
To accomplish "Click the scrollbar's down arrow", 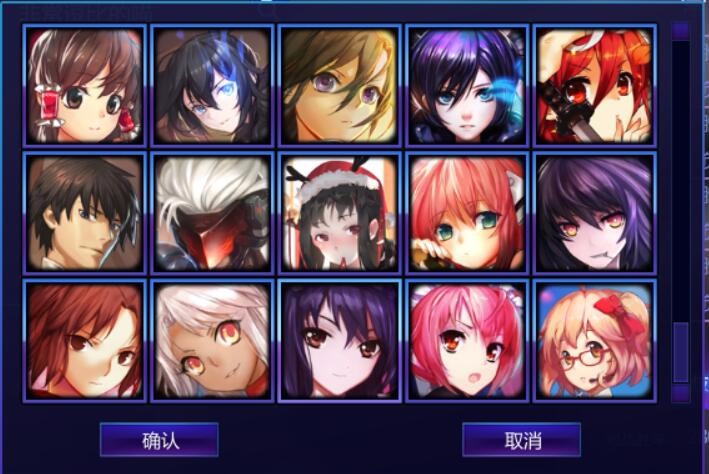I will click(680, 393).
